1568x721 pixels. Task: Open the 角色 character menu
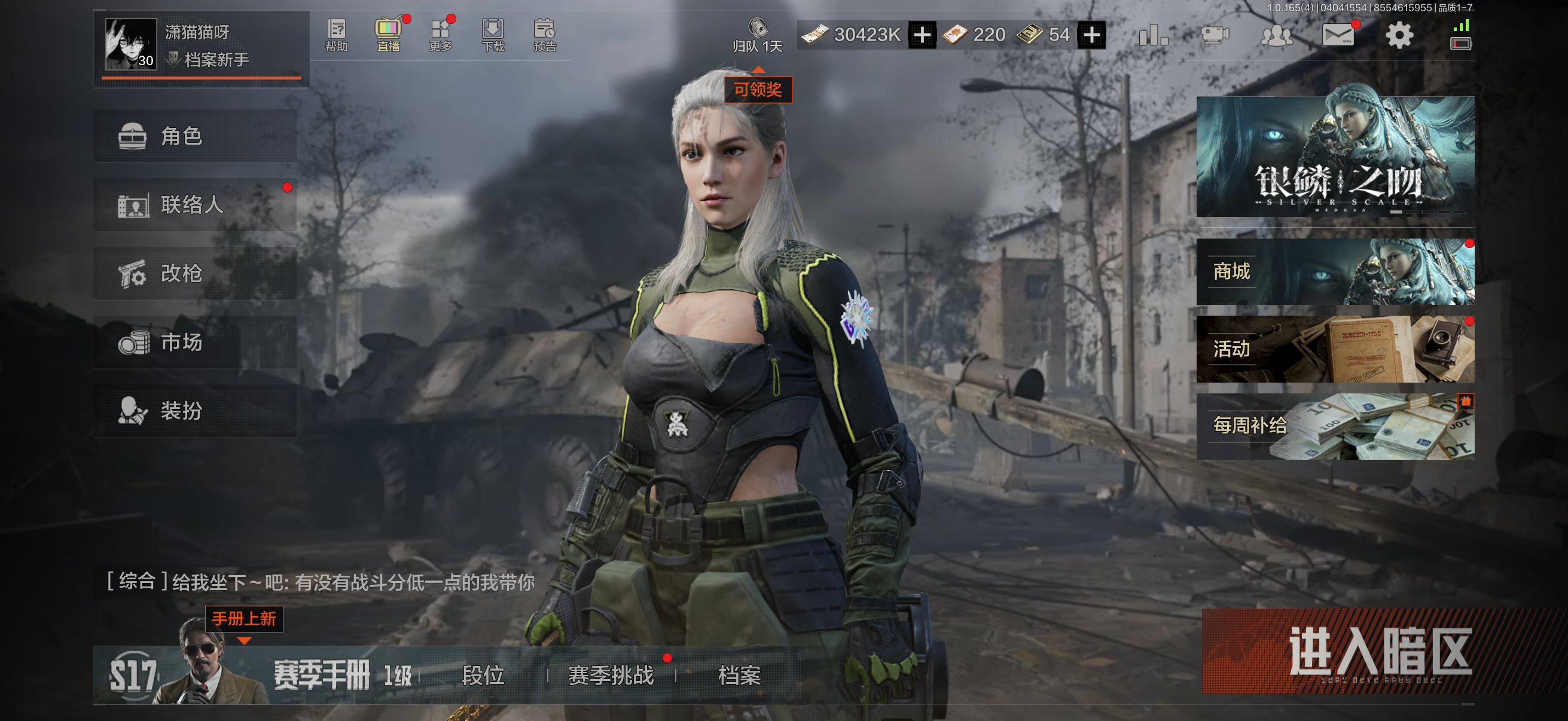pos(195,136)
